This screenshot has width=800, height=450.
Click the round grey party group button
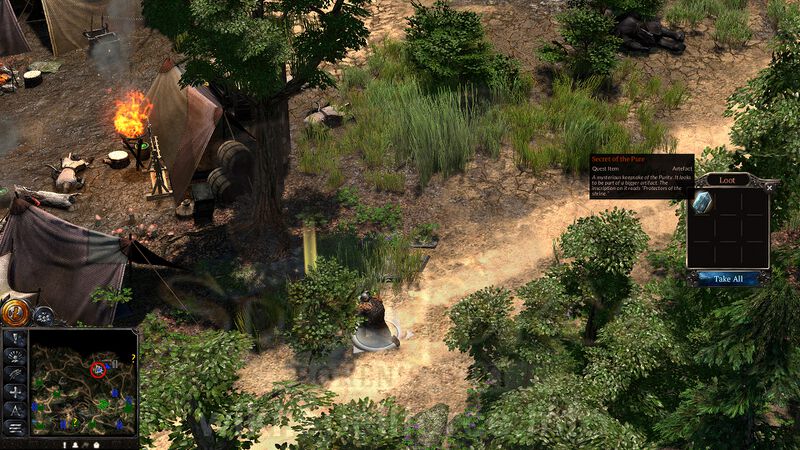(43, 315)
